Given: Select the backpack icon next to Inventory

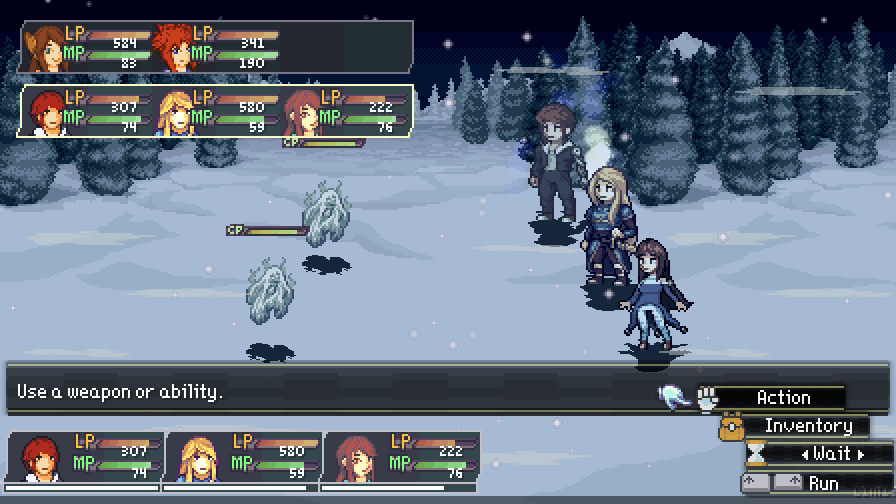Looking at the screenshot, I should click(x=730, y=427).
